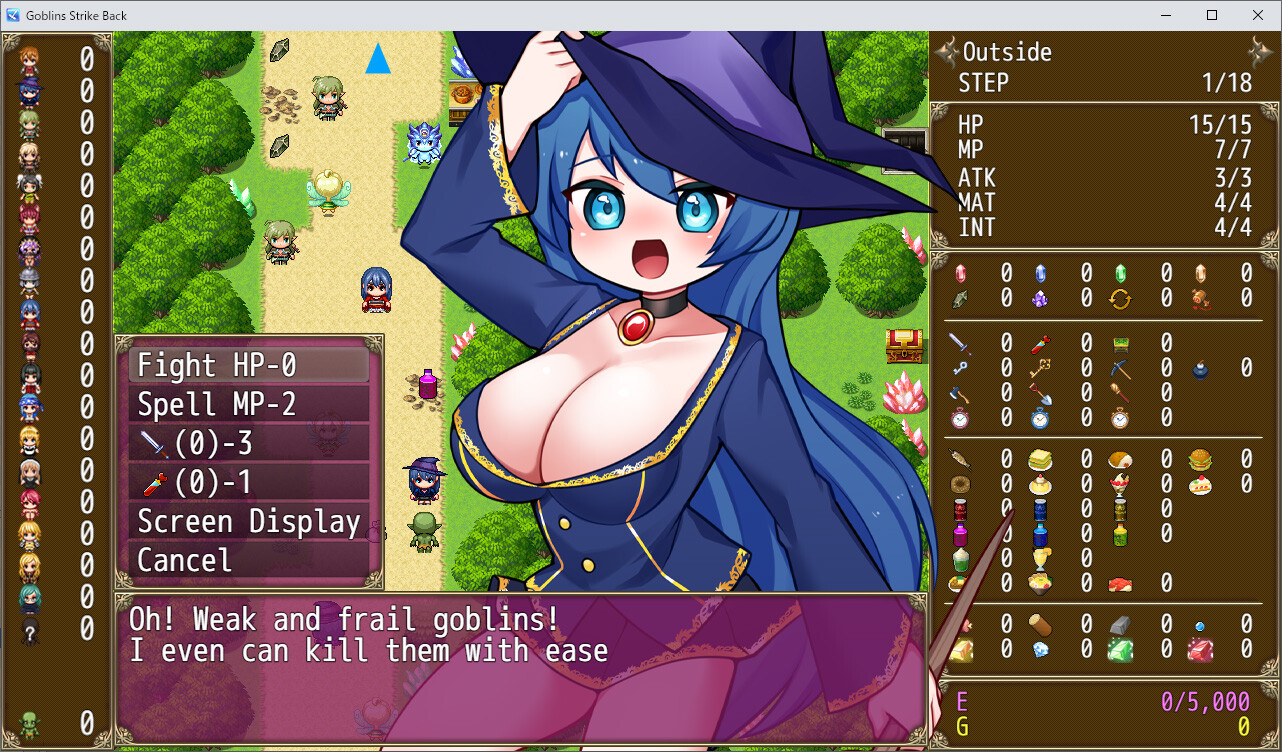Click the blue crystal item icon

(x=1040, y=272)
